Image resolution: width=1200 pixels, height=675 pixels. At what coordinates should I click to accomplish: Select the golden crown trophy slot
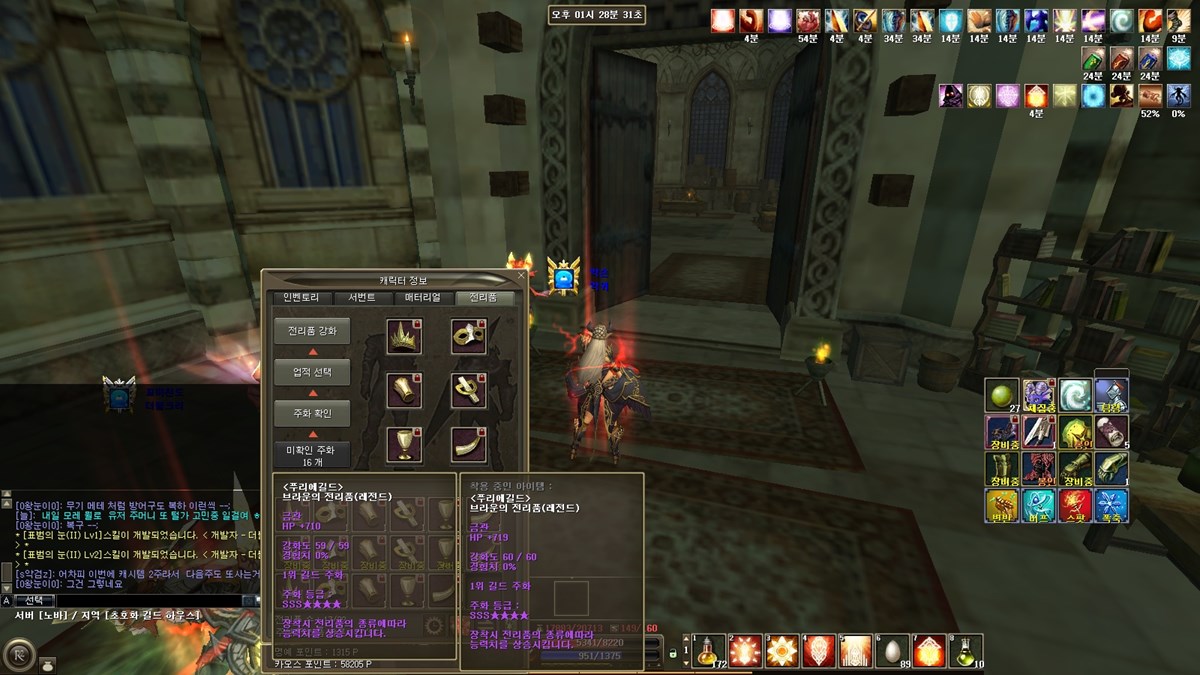click(x=404, y=337)
